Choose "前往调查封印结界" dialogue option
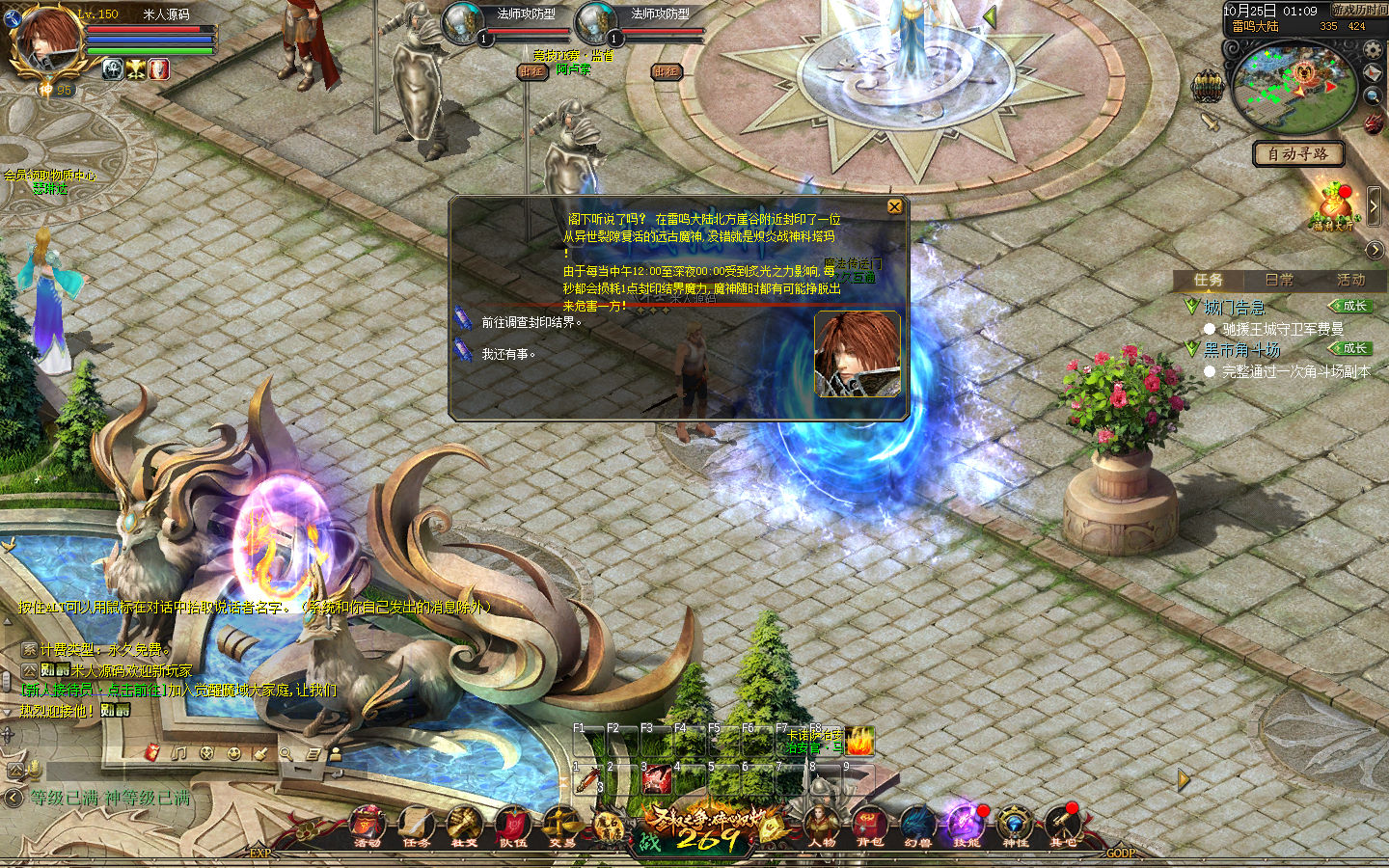Image resolution: width=1389 pixels, height=868 pixels. (x=531, y=322)
